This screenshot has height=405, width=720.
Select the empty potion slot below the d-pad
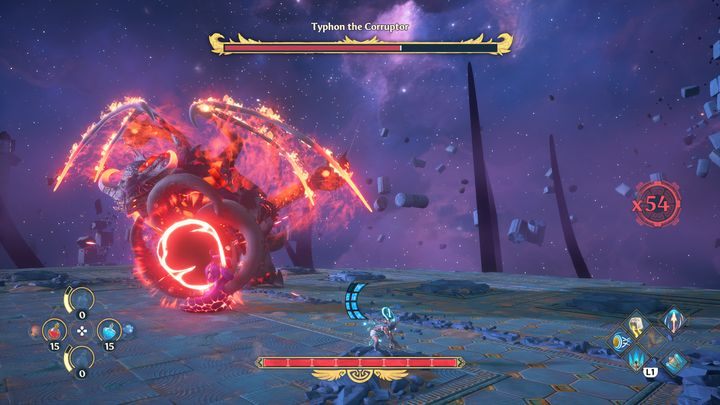click(78, 357)
